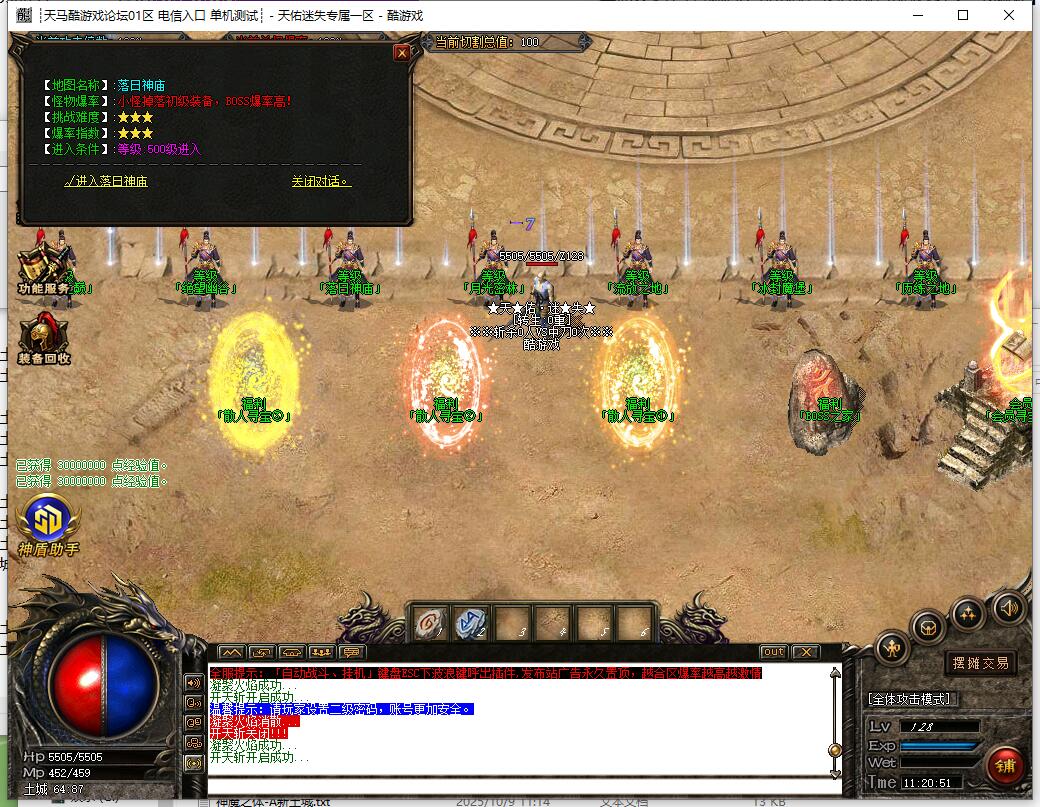This screenshot has height=807, width=1040.
Task: Open the winged-figure round menu button
Action: [892, 650]
